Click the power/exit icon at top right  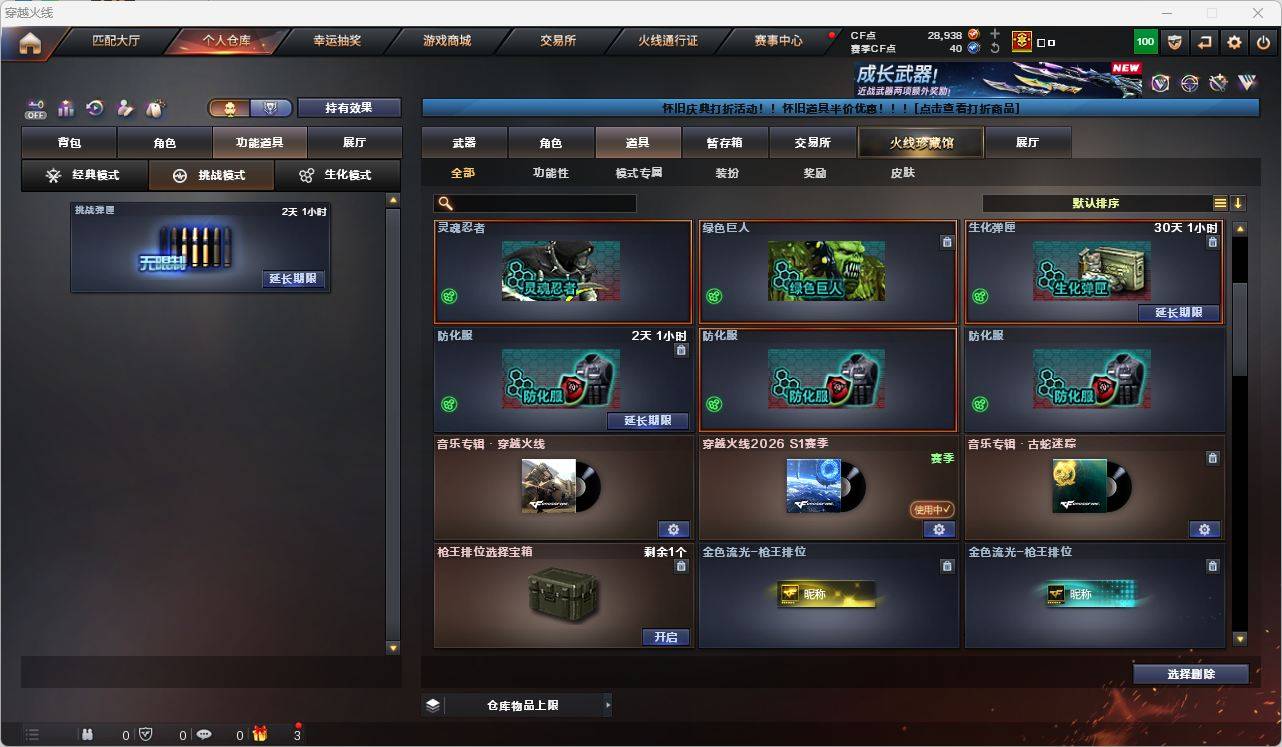pos(1263,41)
